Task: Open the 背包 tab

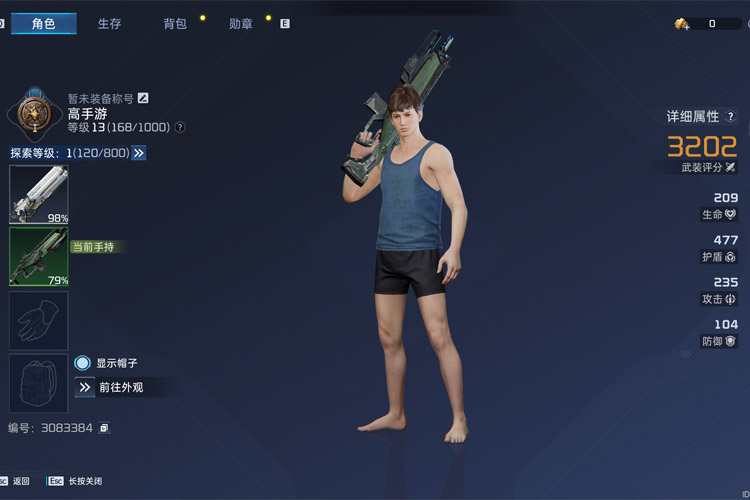Action: [175, 23]
